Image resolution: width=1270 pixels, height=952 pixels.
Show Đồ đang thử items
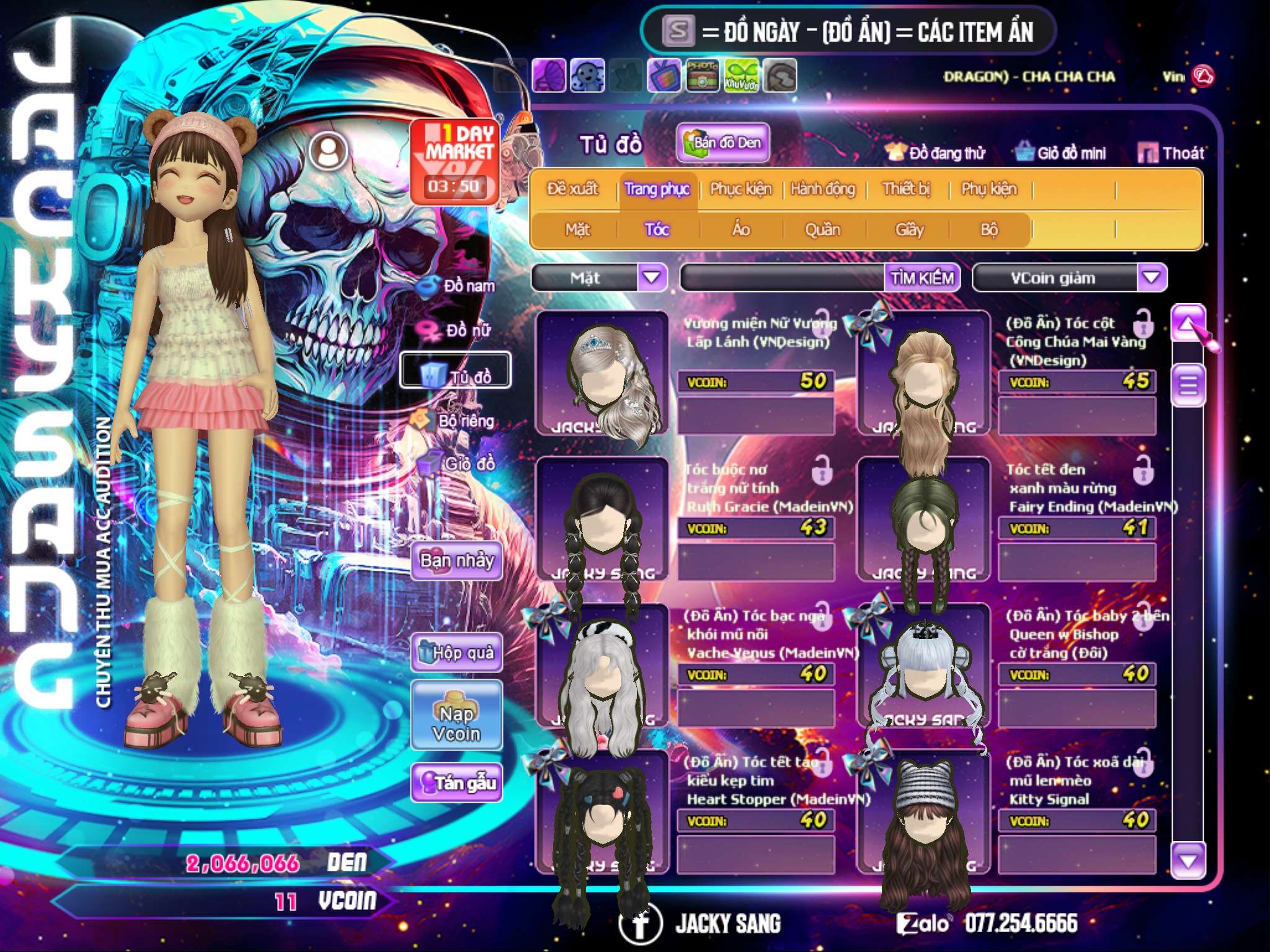(x=936, y=153)
